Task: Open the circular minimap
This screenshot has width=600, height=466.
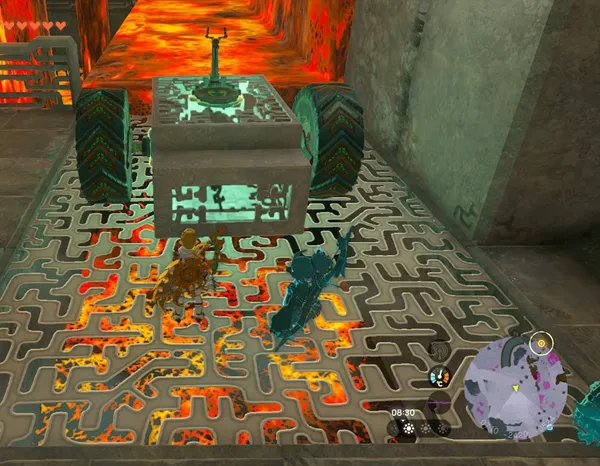Action: [x=518, y=386]
